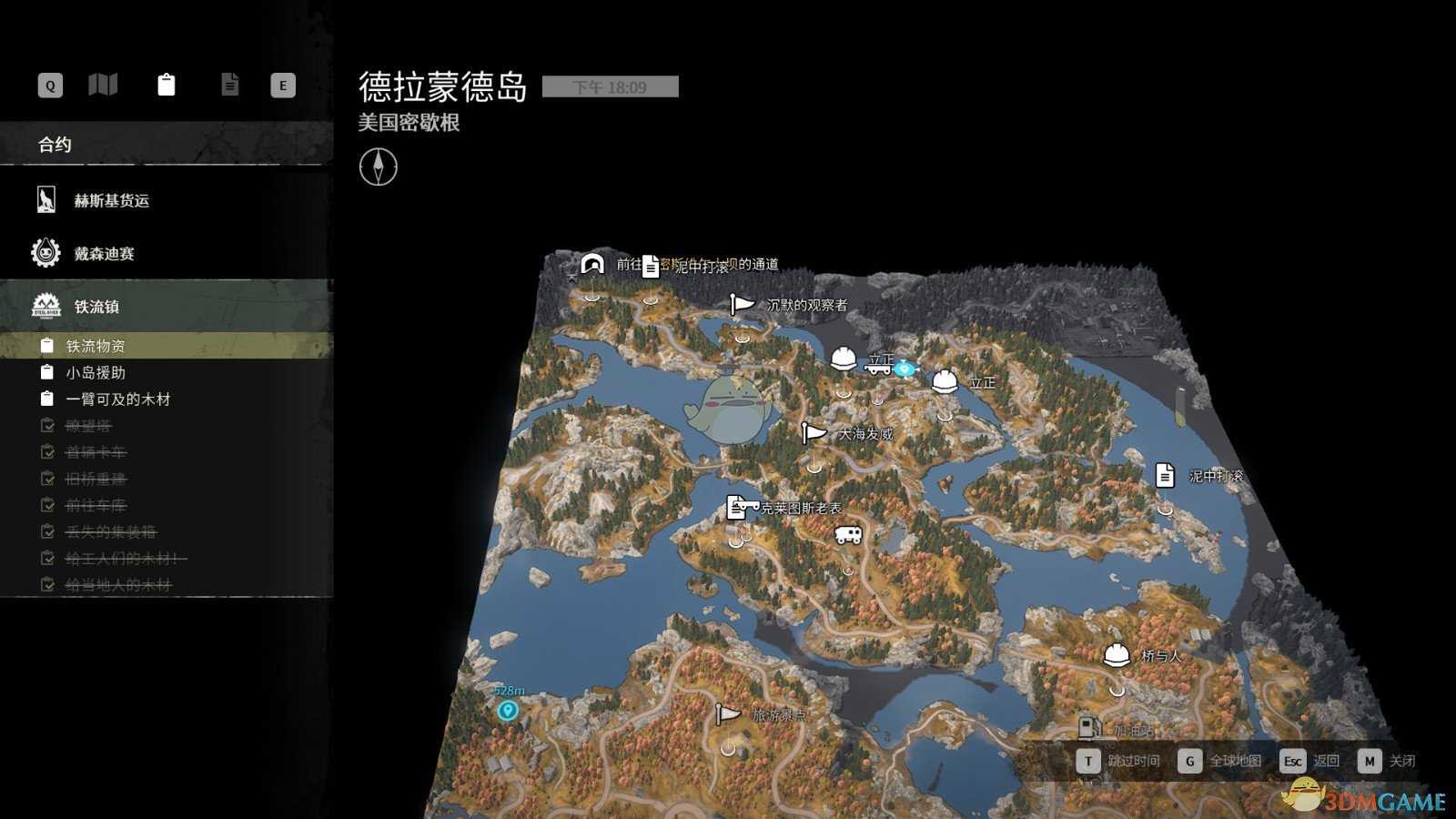Image resolution: width=1456 pixels, height=819 pixels.
Task: Click the compass icon under the region title
Action: pos(379,167)
